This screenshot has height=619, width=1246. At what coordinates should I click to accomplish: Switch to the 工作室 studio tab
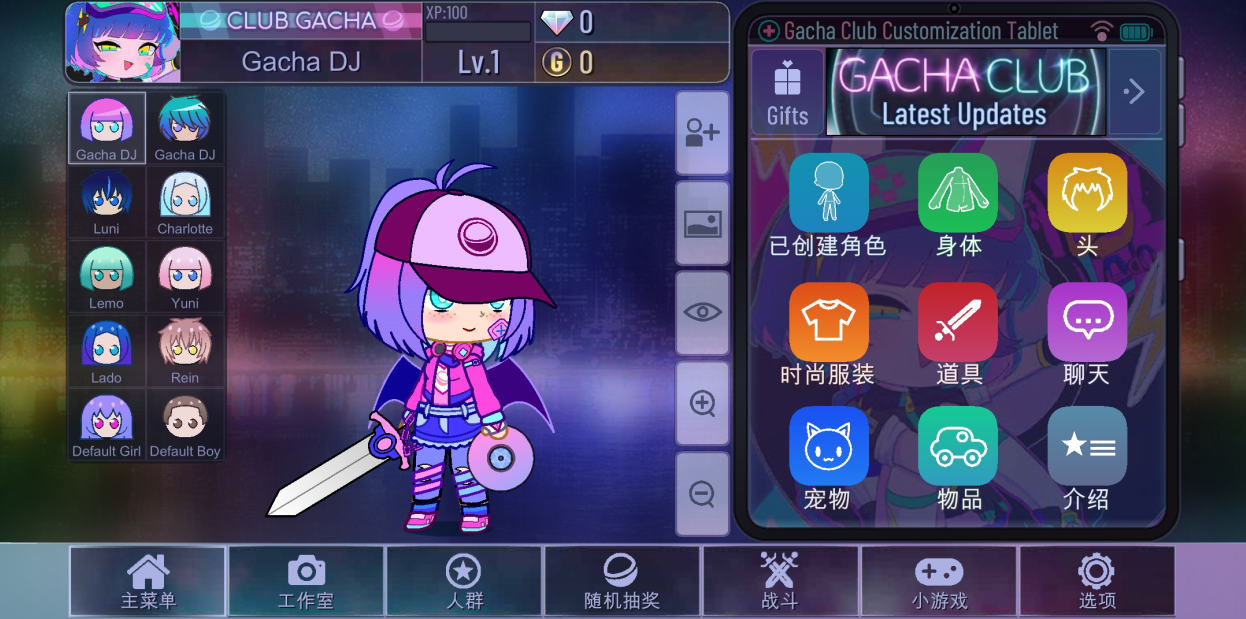[x=306, y=581]
